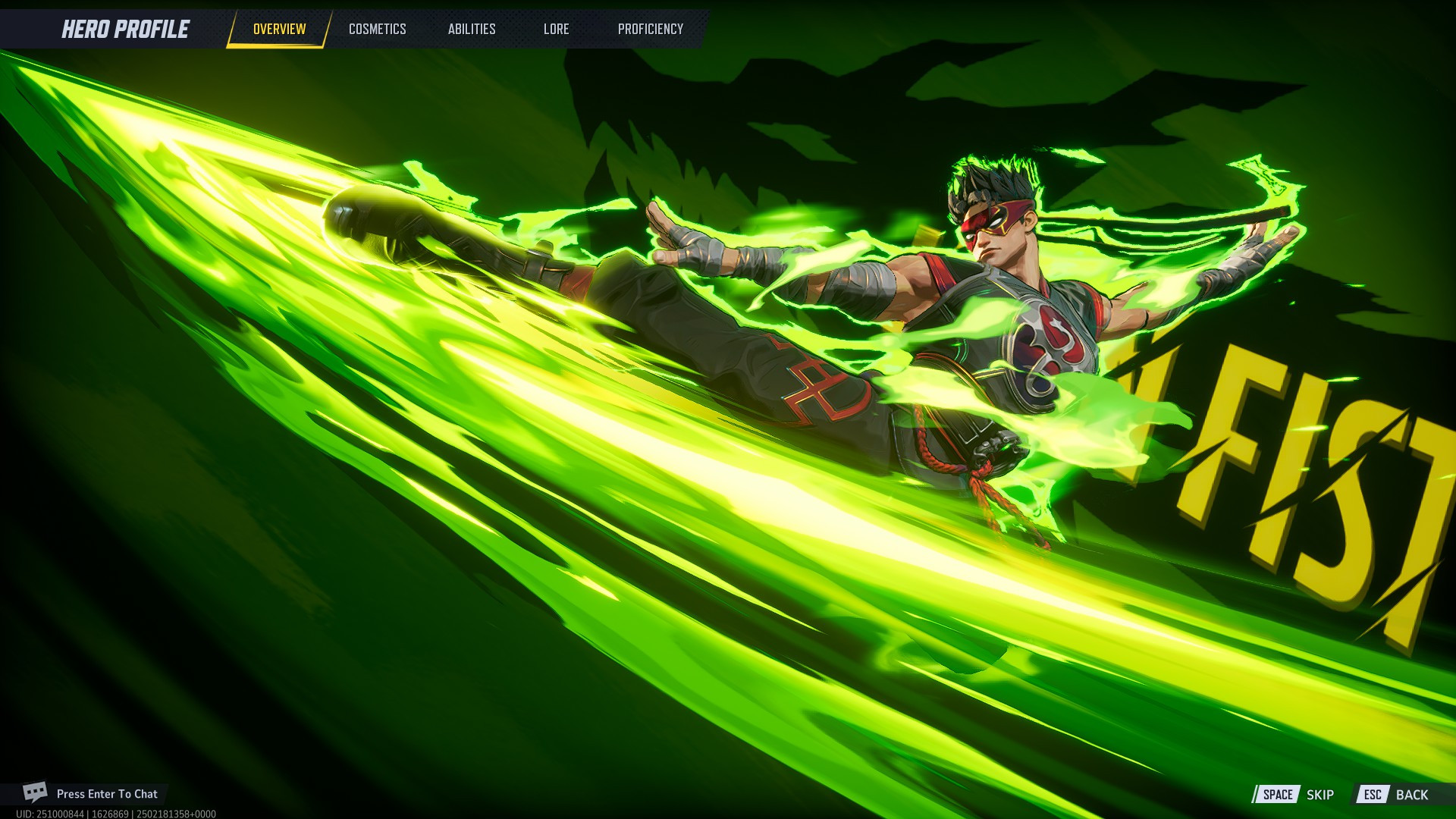
Task: Click the SPACE key icon near Skip
Action: tap(1279, 795)
